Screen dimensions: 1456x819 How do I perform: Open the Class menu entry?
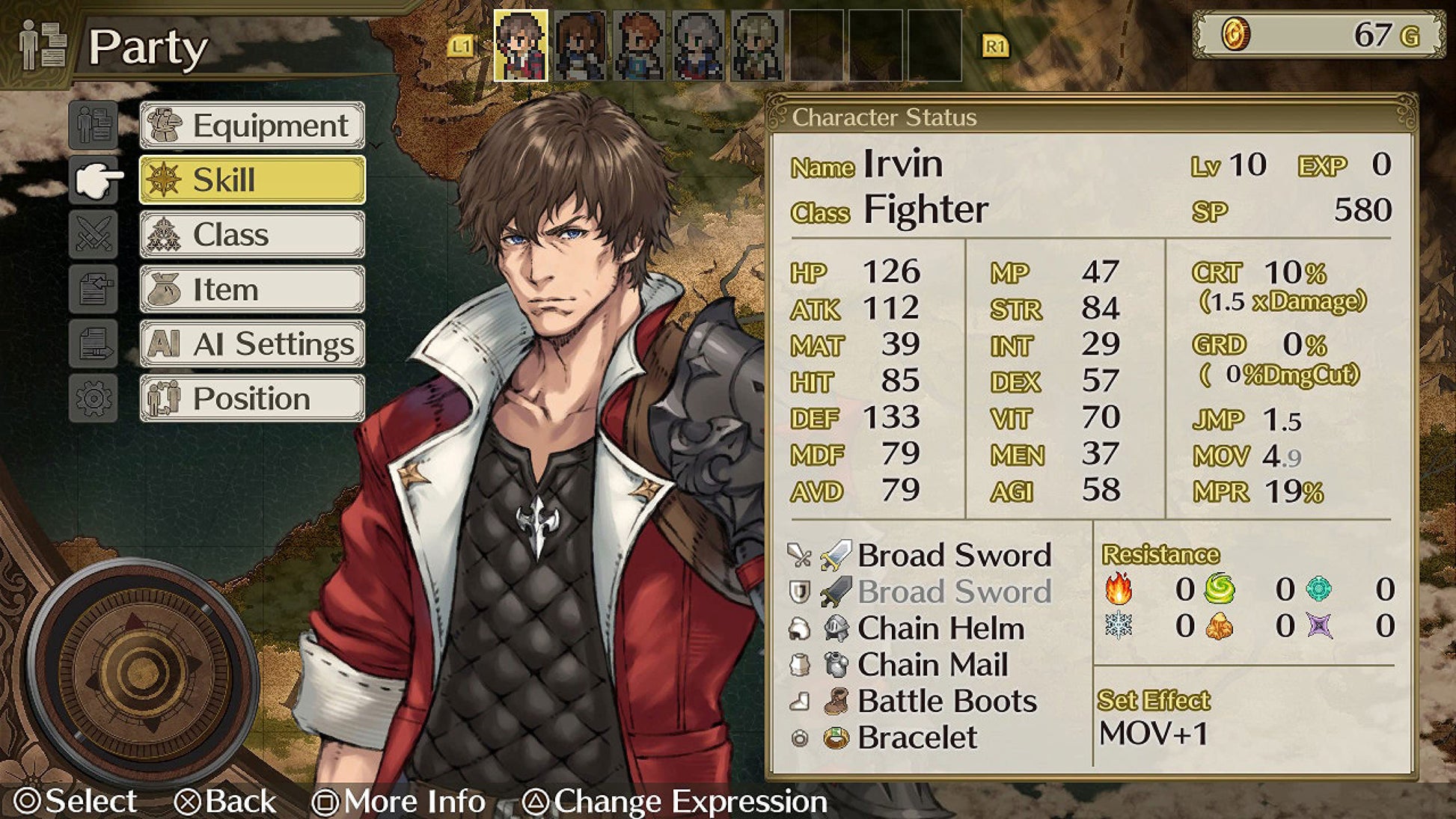pos(252,235)
